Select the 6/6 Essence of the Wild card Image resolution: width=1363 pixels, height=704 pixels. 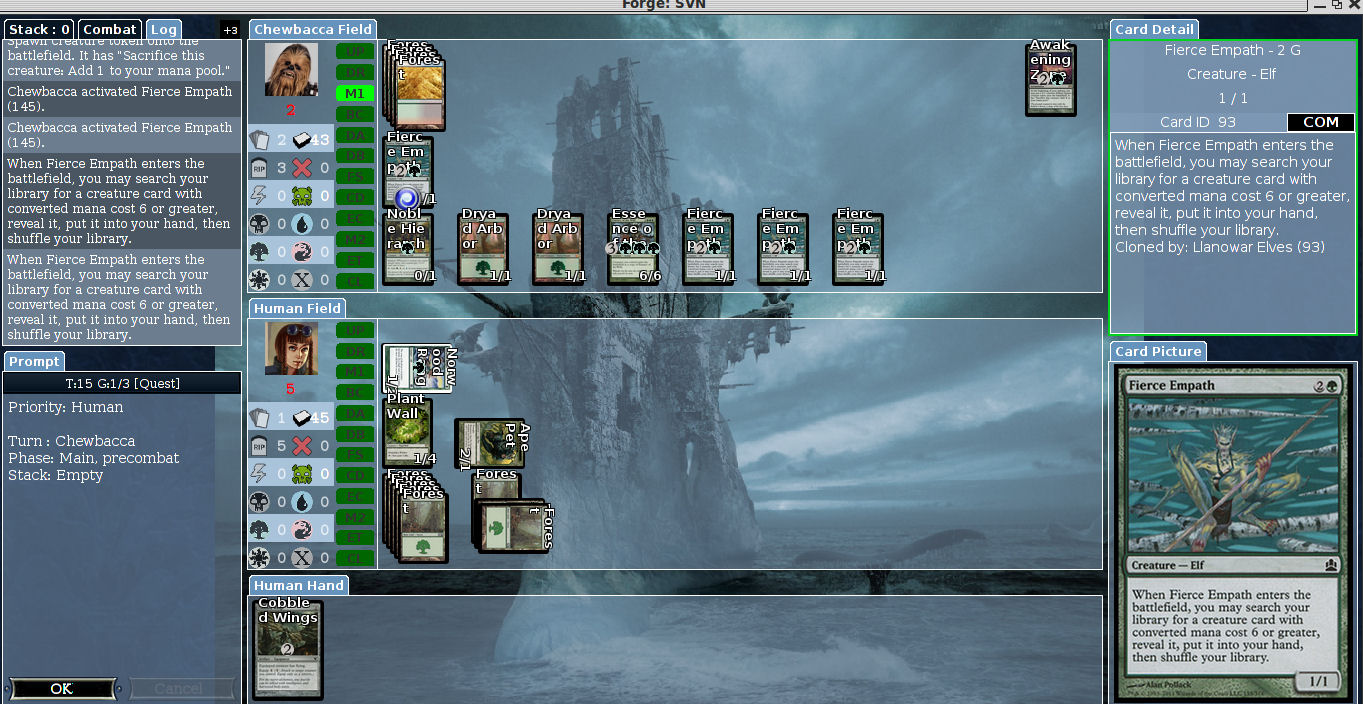[x=633, y=248]
